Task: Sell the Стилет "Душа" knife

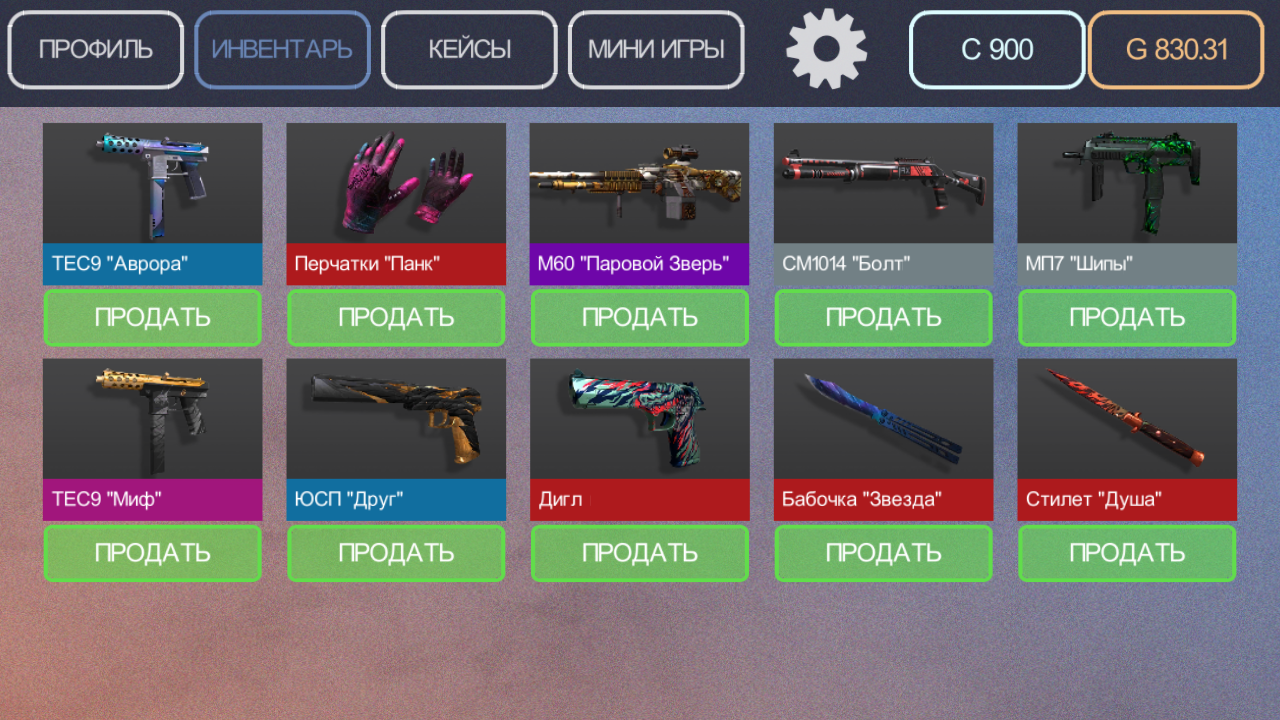Action: tap(1126, 553)
